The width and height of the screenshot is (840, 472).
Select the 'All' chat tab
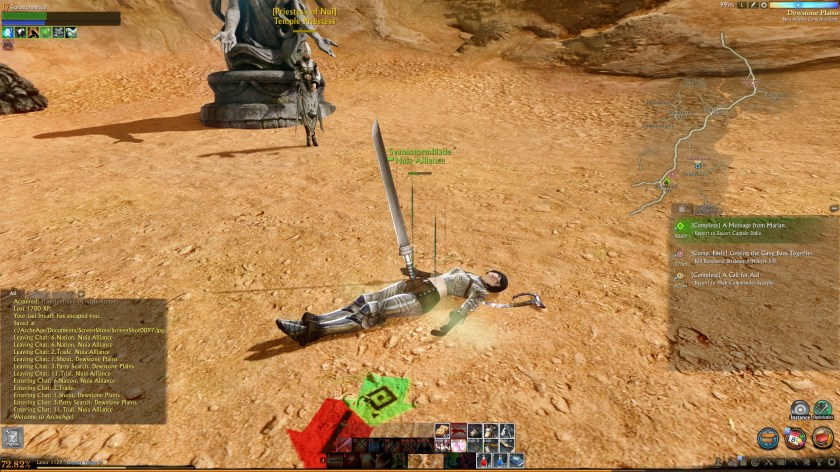[x=13, y=293]
